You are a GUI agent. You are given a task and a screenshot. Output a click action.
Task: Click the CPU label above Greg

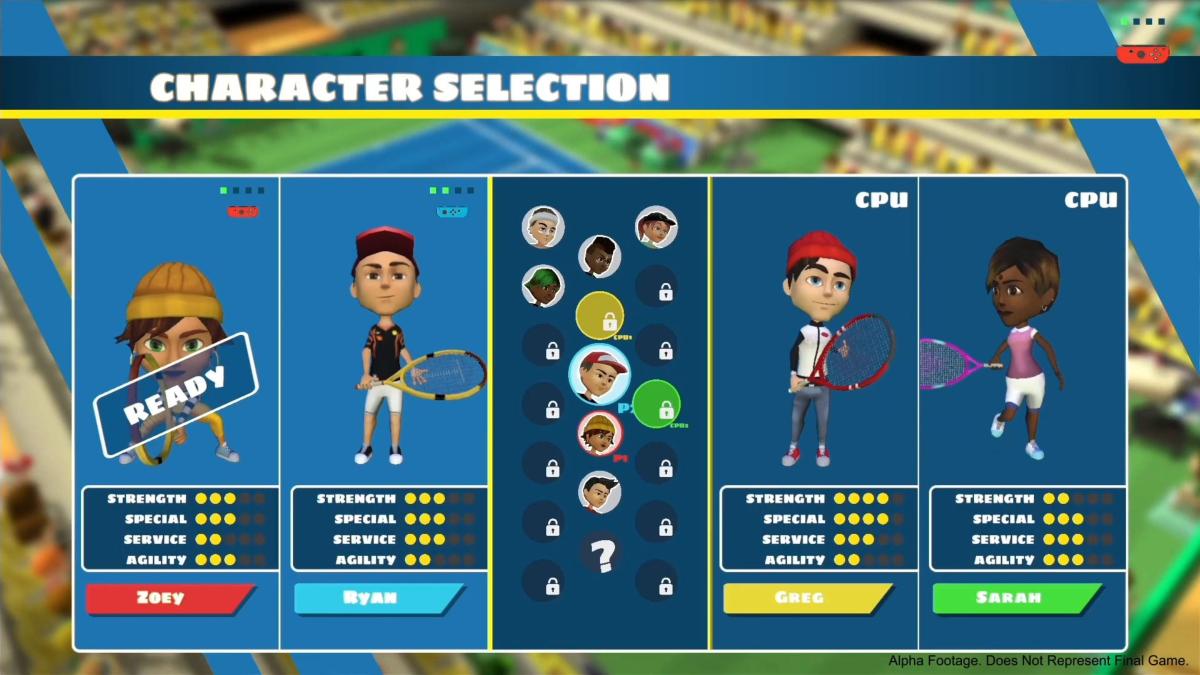tap(881, 200)
